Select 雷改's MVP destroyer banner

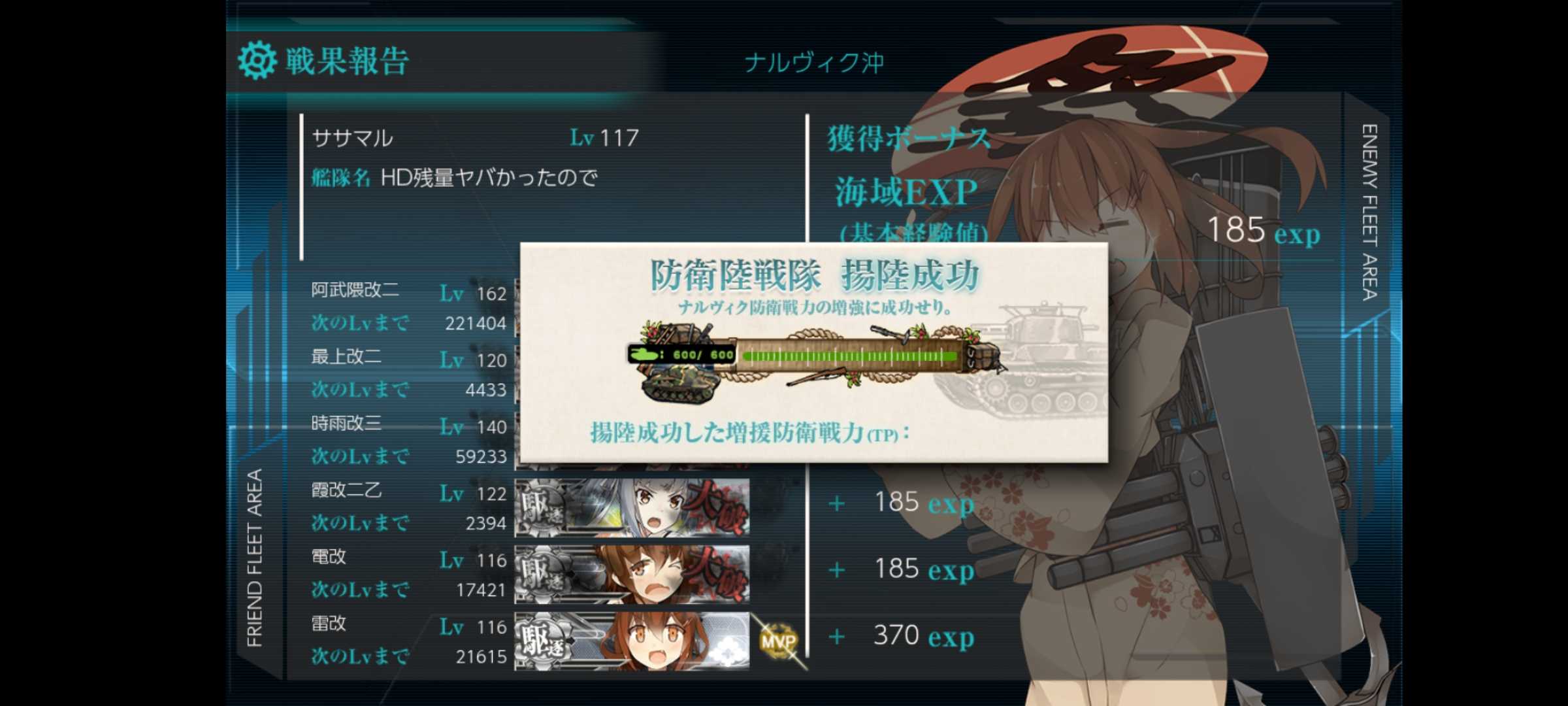pos(632,641)
